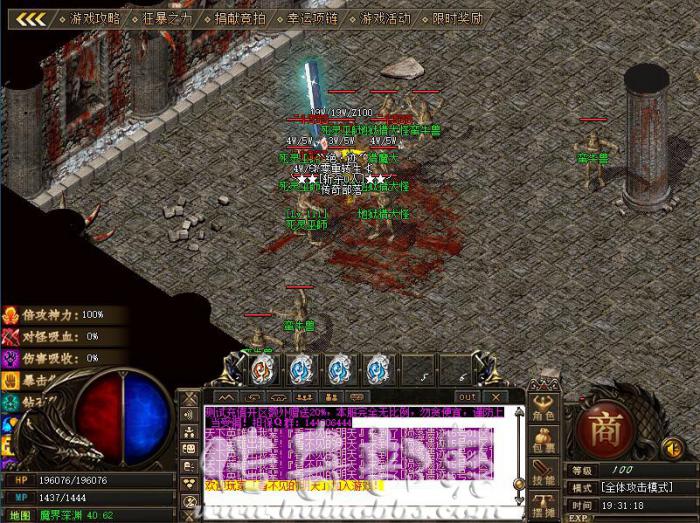Click the chat panel's out button
700x523 pixels.
[467, 397]
